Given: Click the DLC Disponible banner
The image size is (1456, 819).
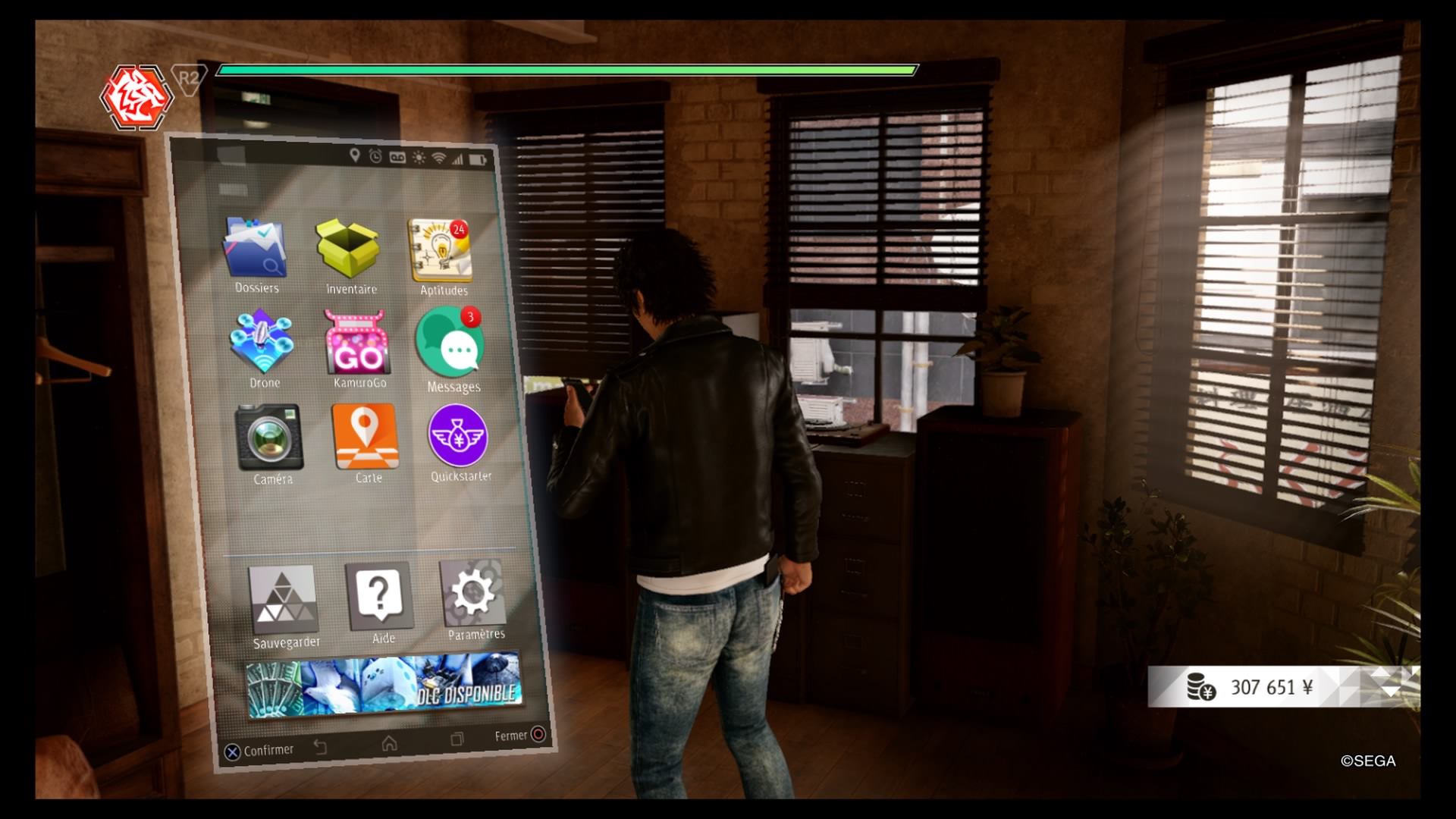Looking at the screenshot, I should click(x=384, y=684).
